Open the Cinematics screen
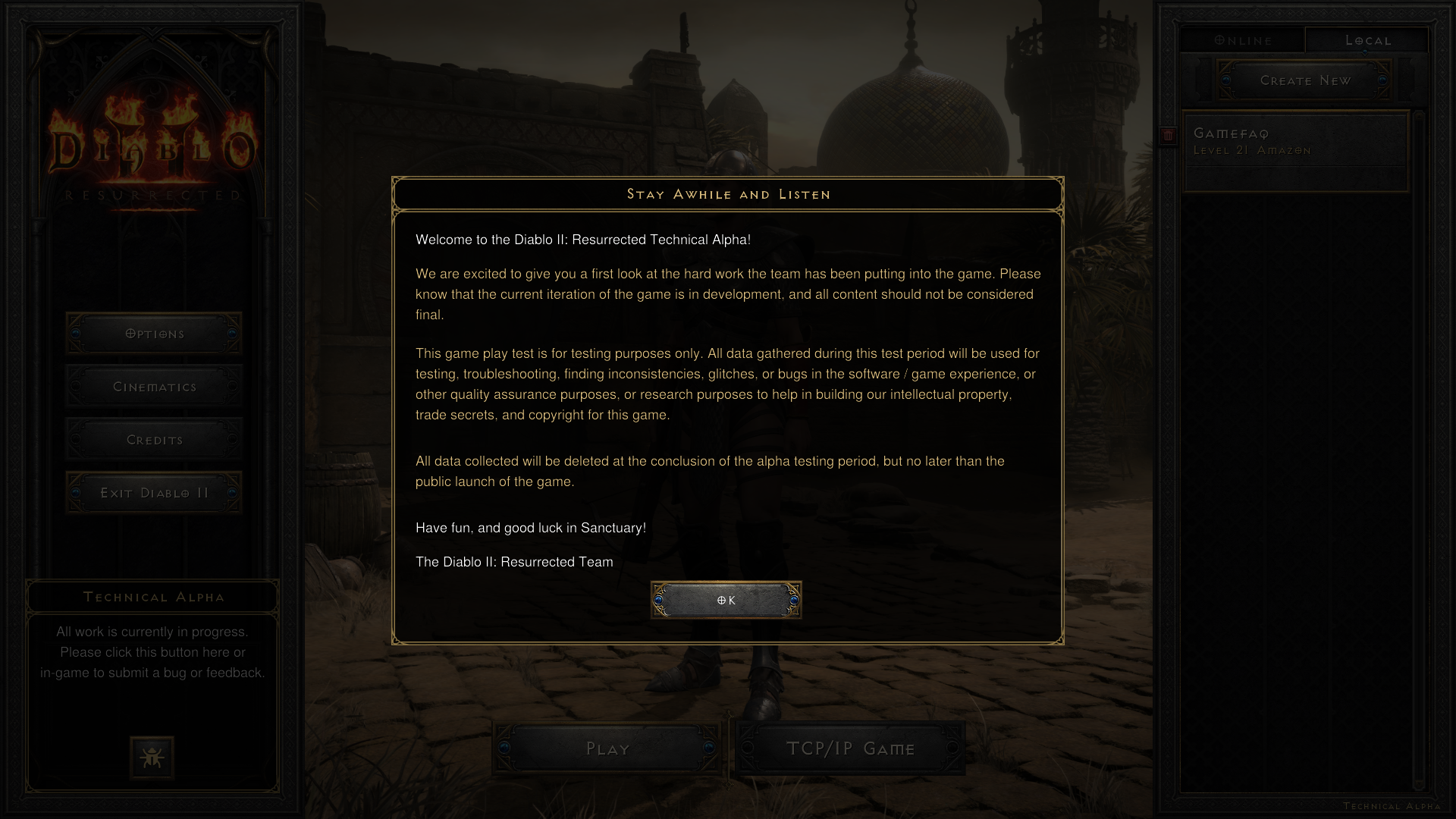 [153, 386]
